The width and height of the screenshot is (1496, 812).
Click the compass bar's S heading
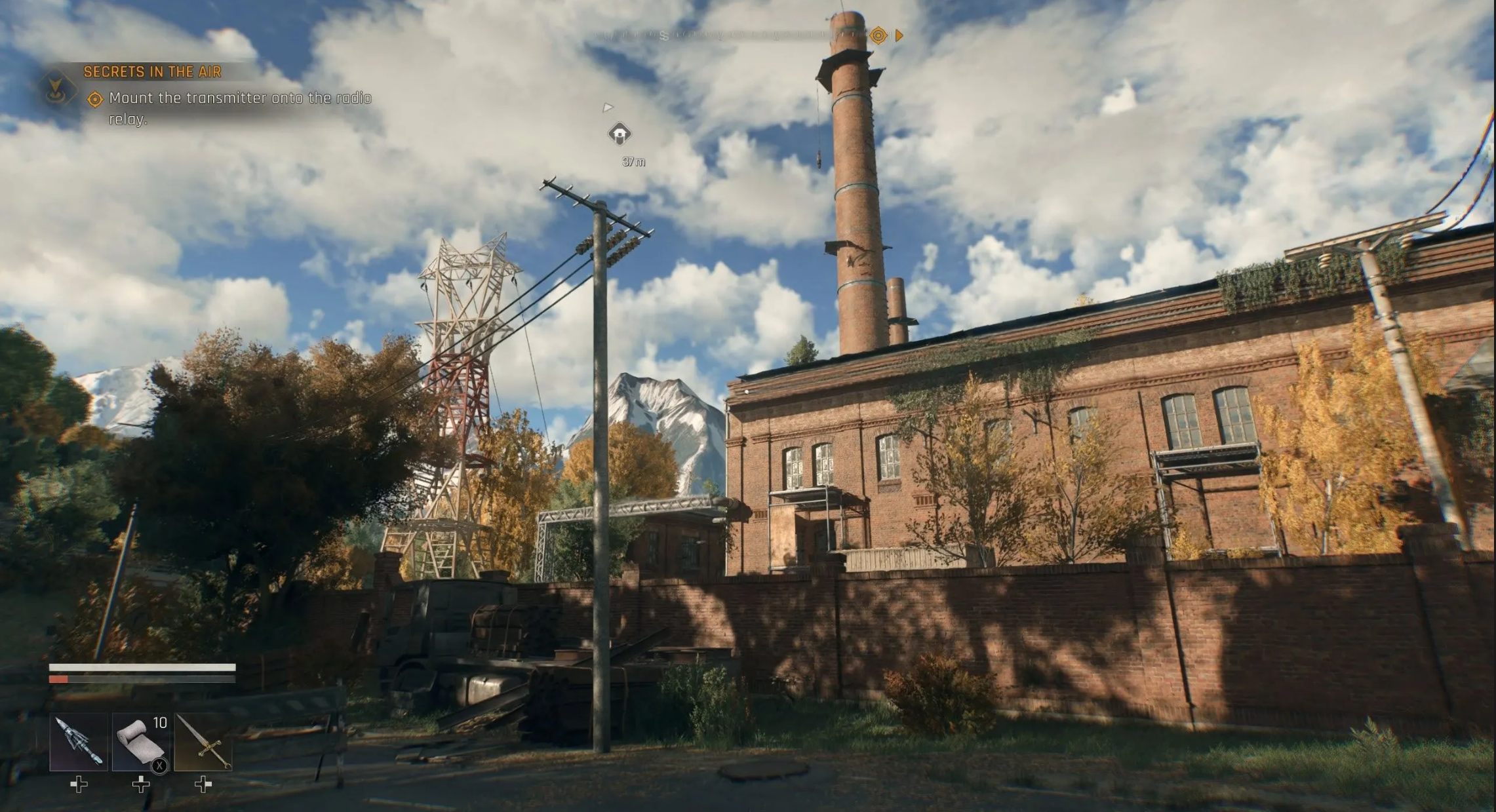[x=664, y=36]
